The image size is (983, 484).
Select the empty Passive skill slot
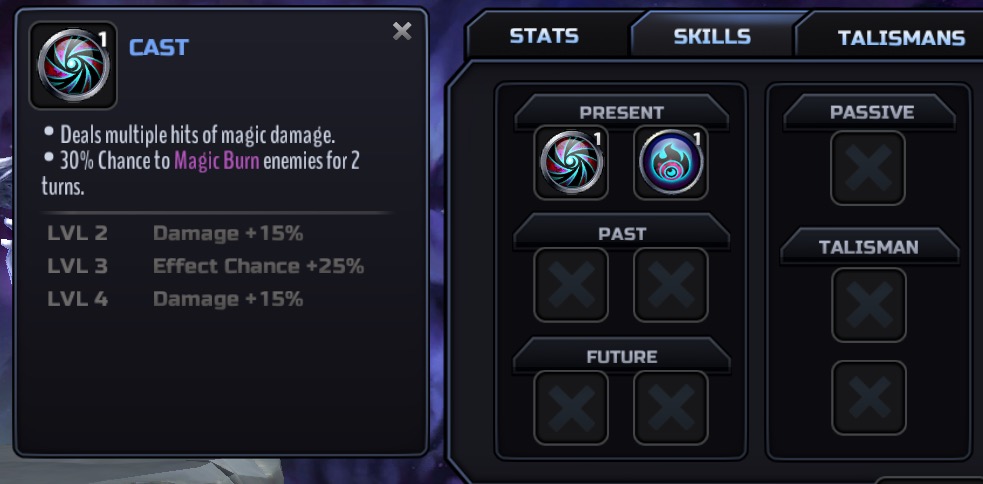pyautogui.click(x=868, y=168)
